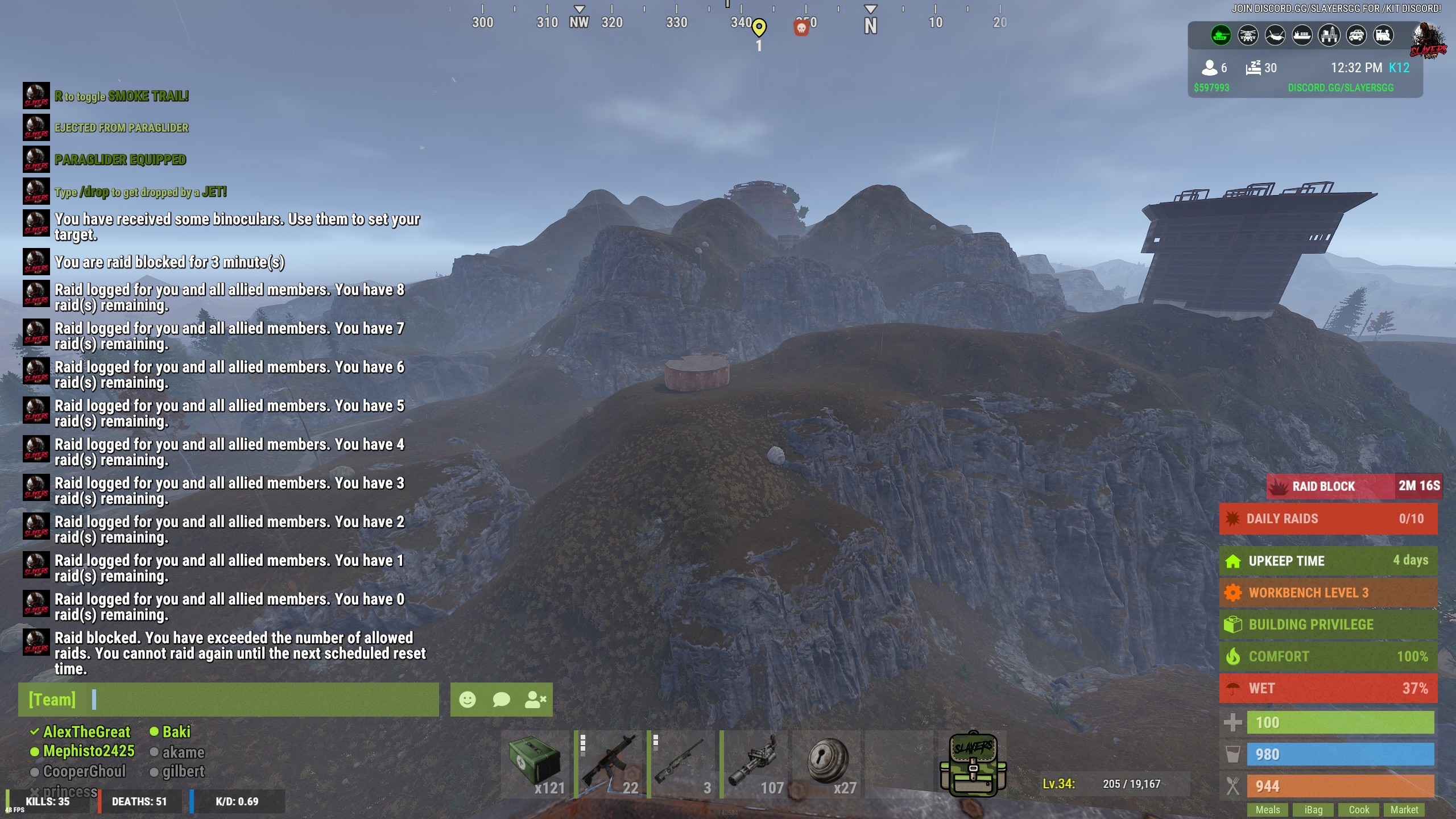Select teammate Mephisto2425 in team list

(89, 751)
